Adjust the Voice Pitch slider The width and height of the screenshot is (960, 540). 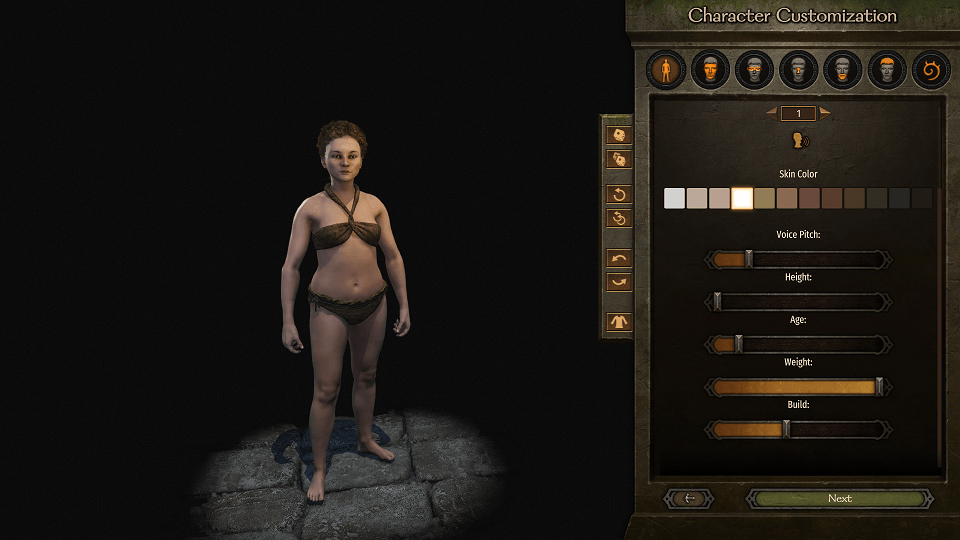click(748, 260)
